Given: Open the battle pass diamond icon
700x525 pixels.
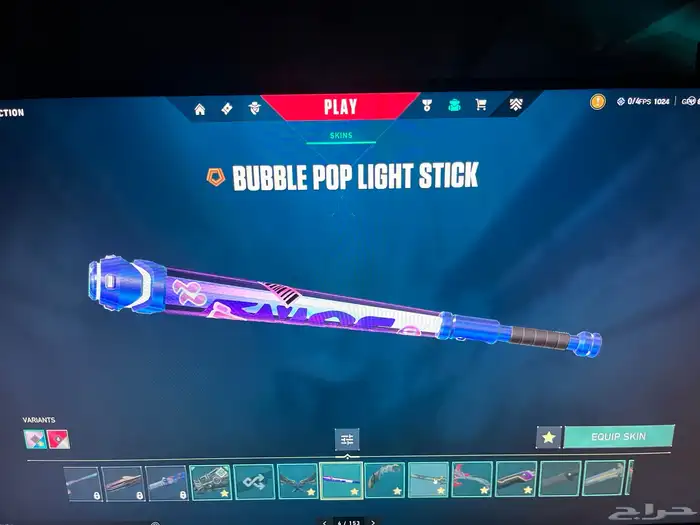Looking at the screenshot, I should (227, 109).
